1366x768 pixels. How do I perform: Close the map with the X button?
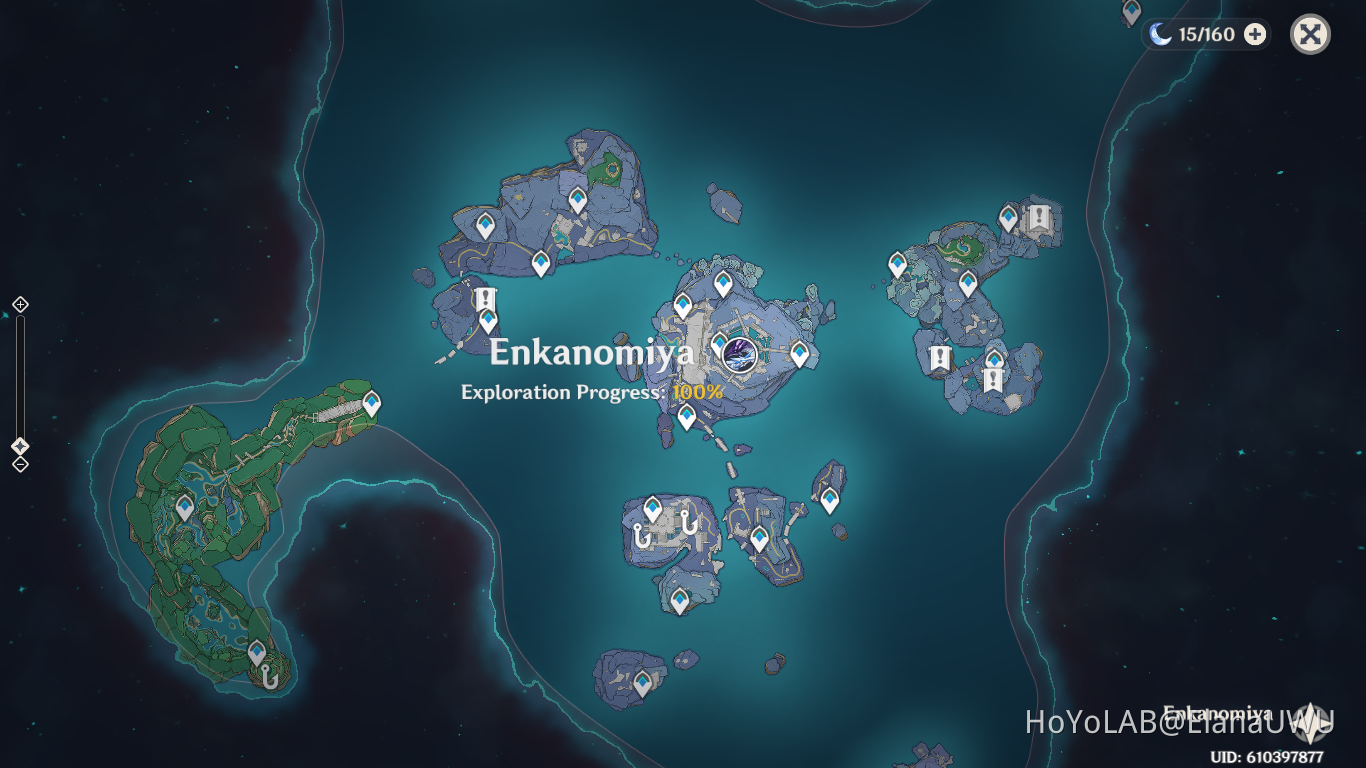pos(1309,34)
